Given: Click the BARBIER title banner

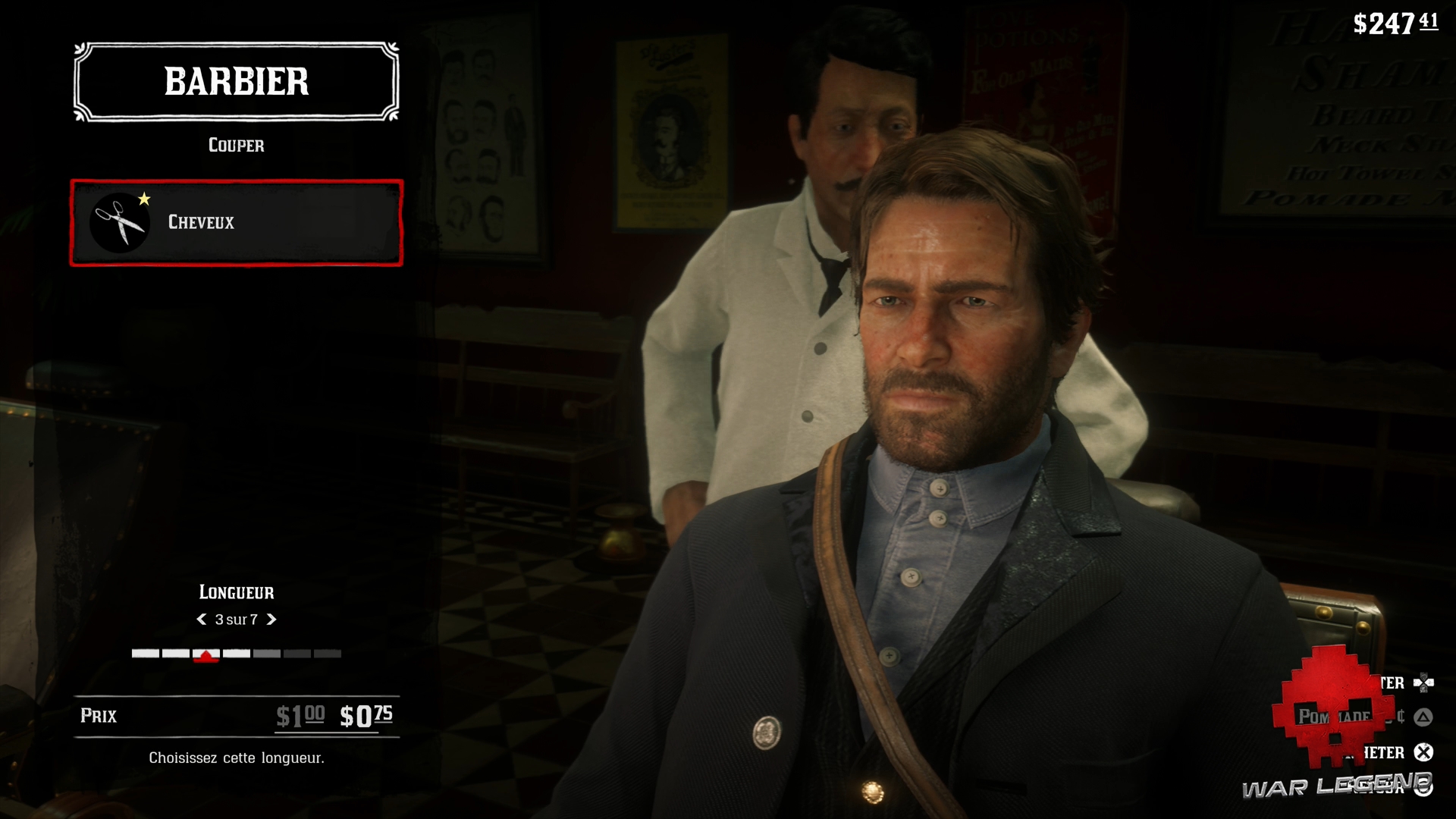Looking at the screenshot, I should [x=235, y=82].
